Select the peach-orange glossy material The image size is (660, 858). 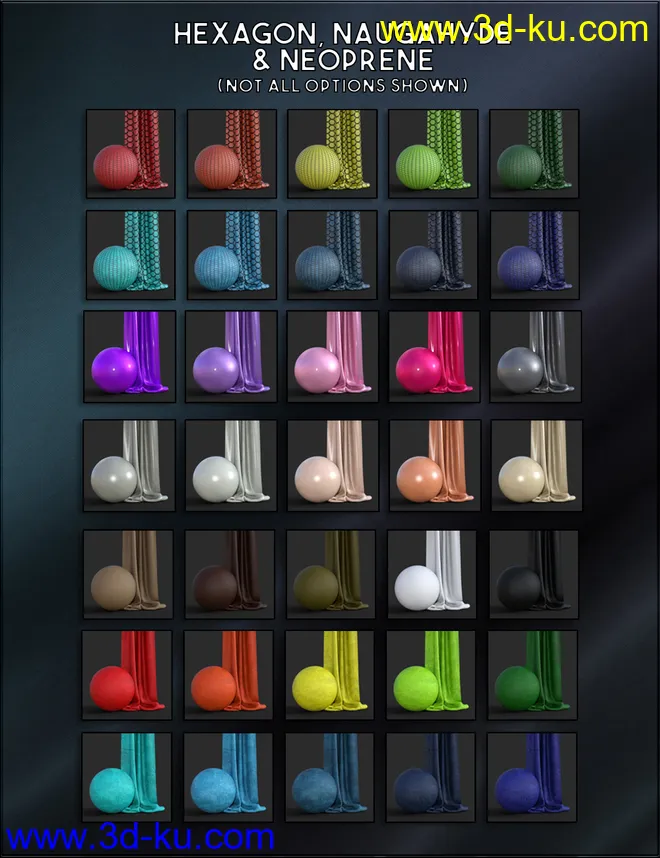tap(433, 464)
